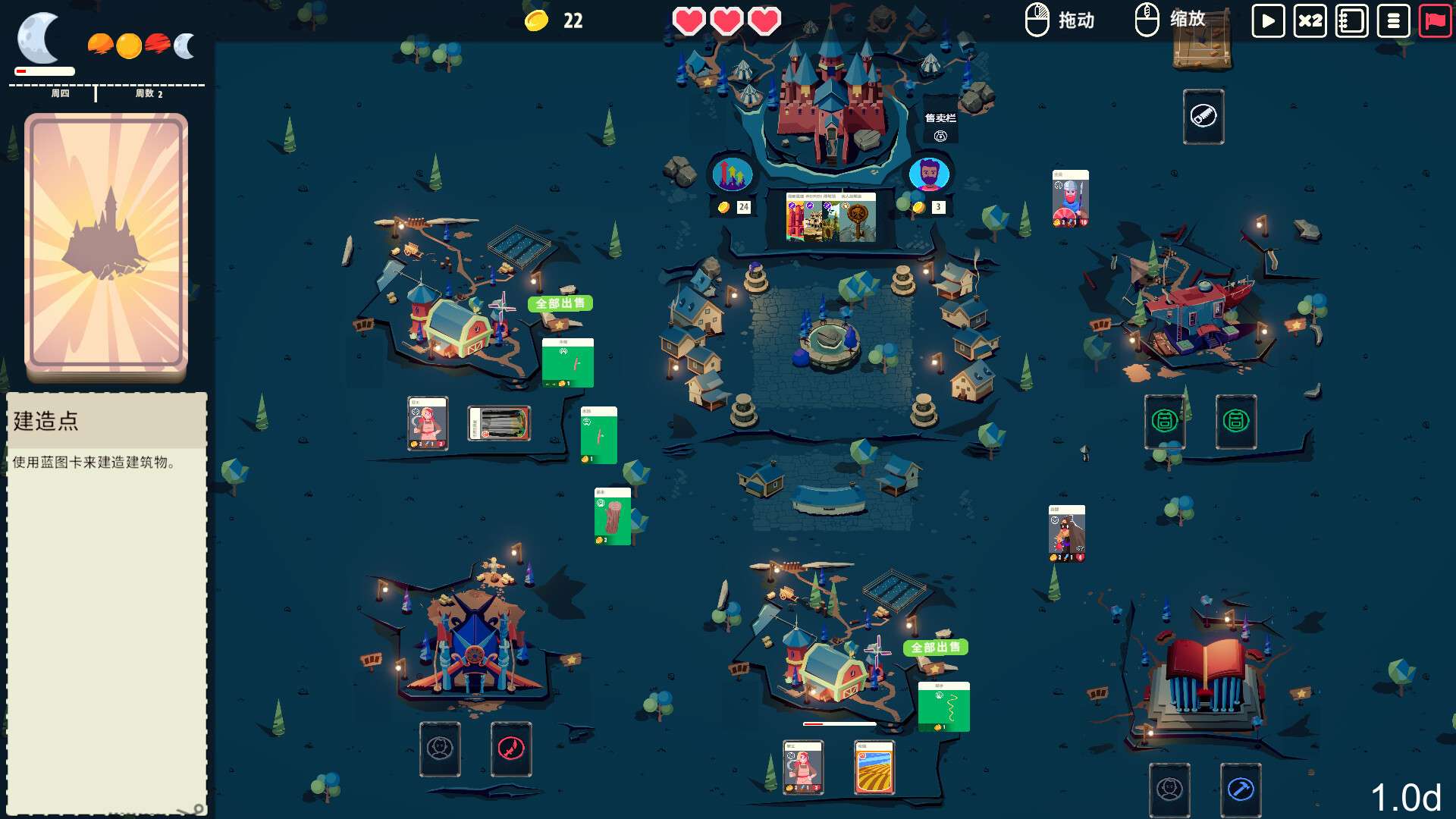
Task: Click the red flag button
Action: 1435,20
